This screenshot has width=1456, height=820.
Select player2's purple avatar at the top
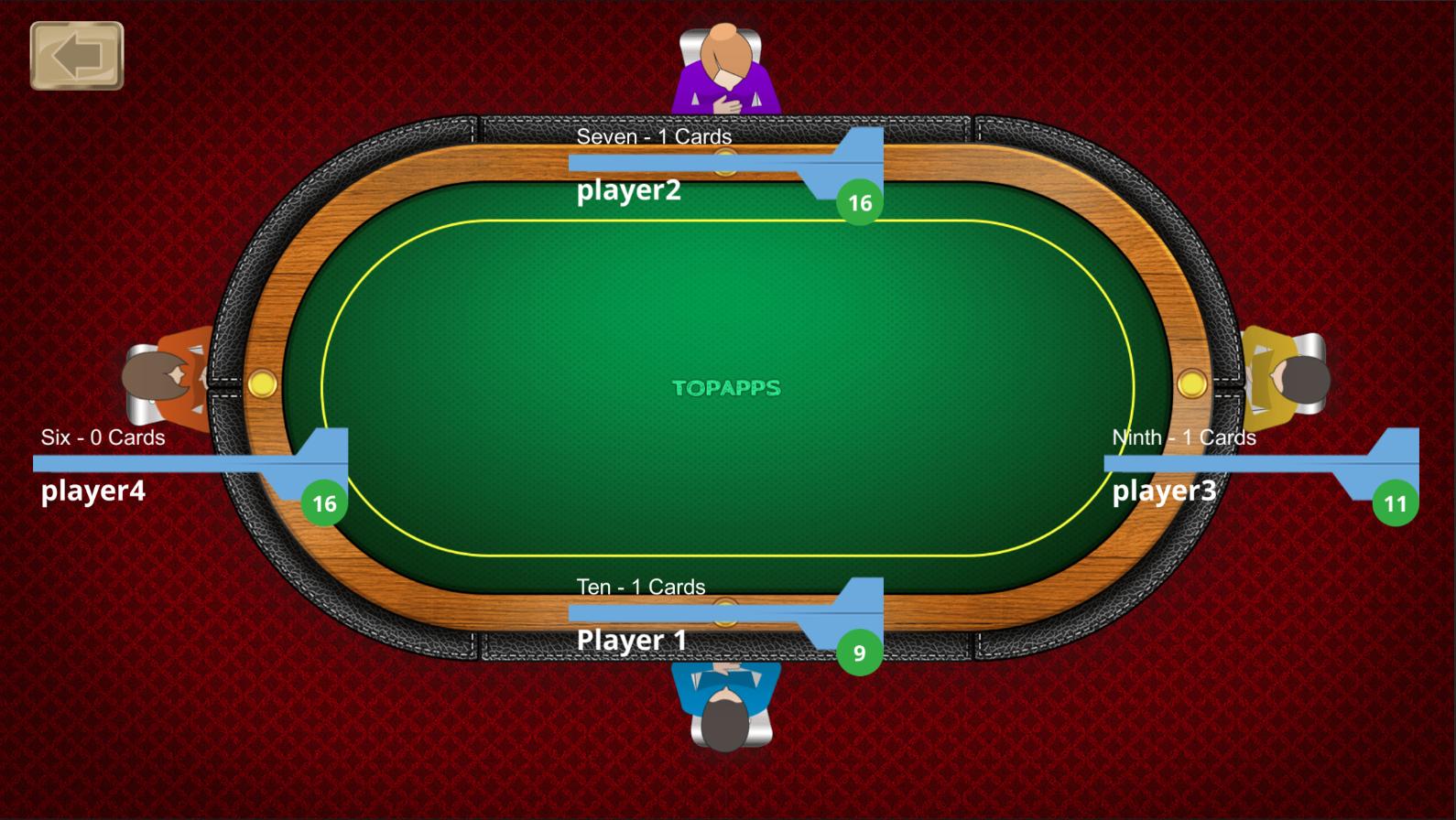coord(726,69)
